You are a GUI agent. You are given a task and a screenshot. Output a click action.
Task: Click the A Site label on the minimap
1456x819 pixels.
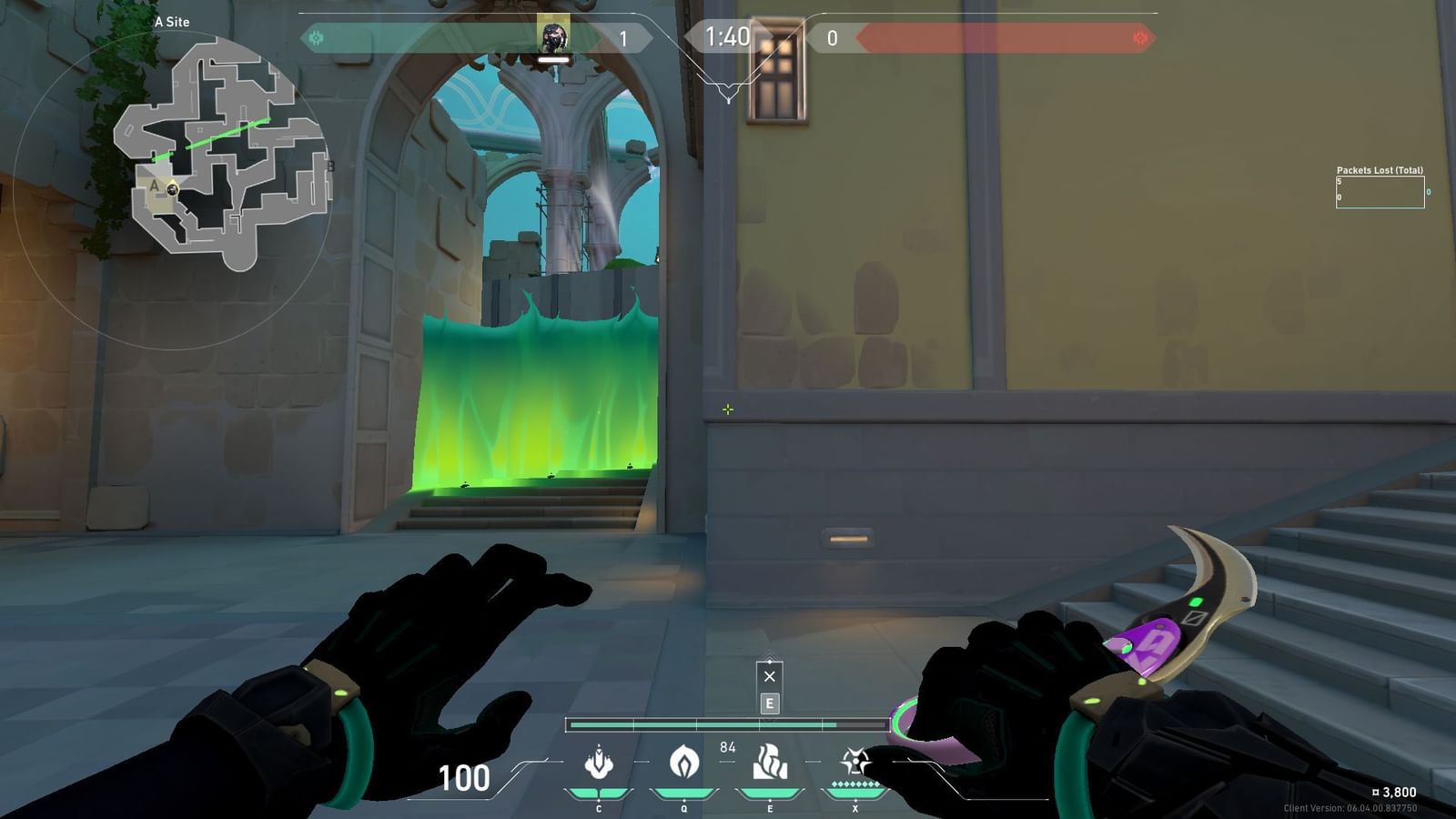coord(173,22)
